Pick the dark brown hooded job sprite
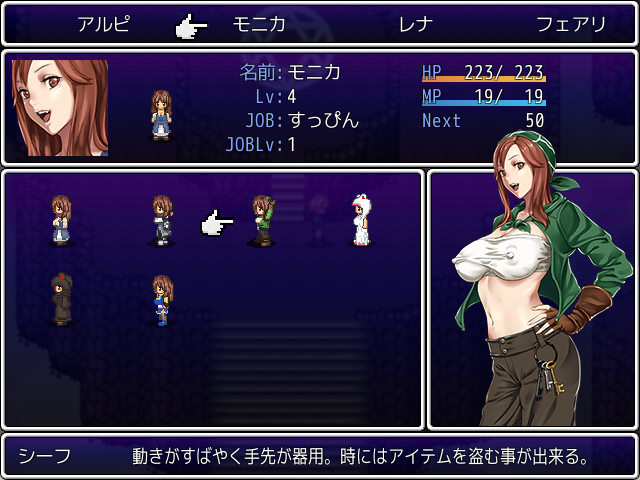Screen dimensions: 640x480 62,299
